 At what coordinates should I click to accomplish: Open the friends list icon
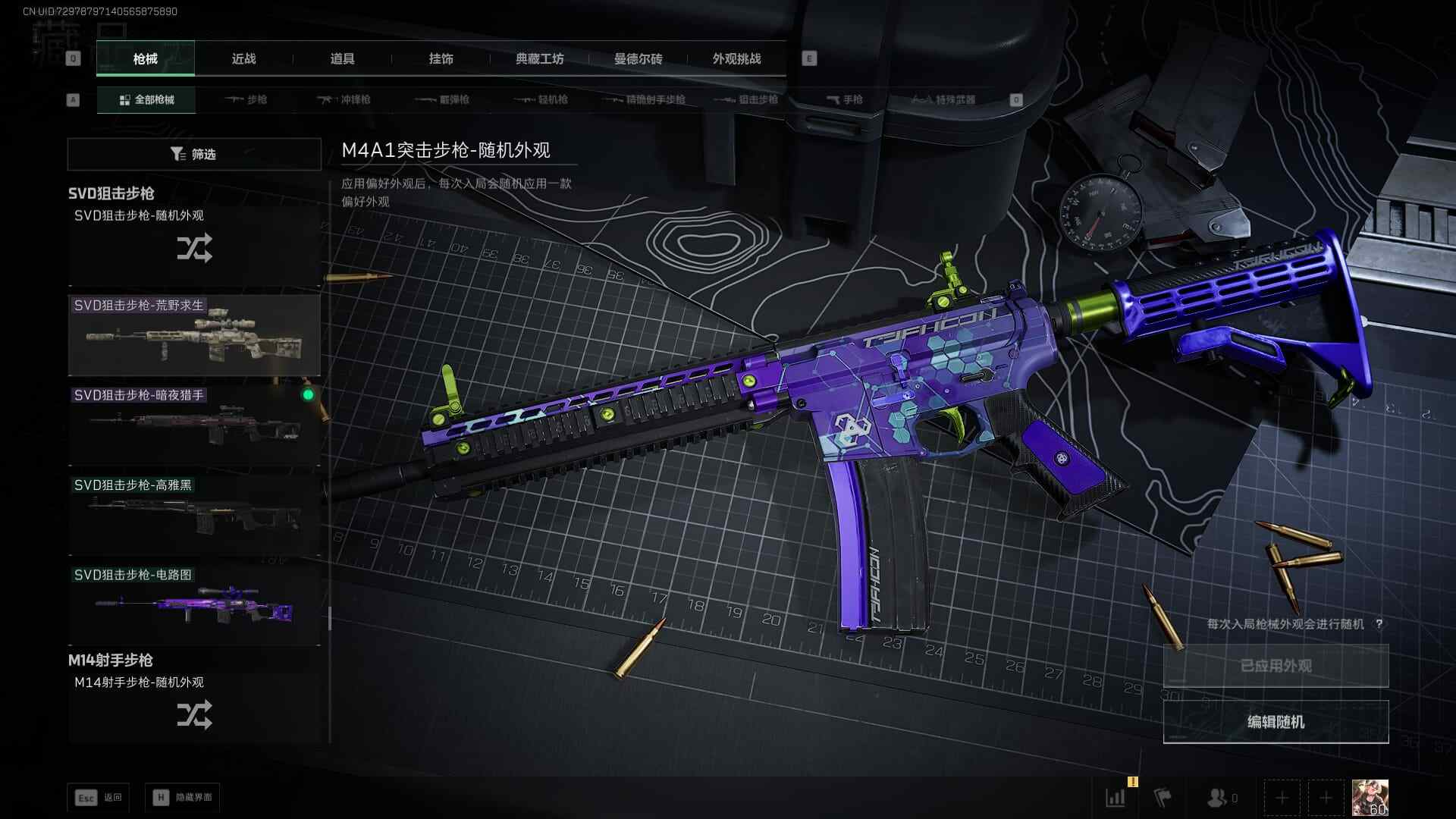[x=1220, y=798]
